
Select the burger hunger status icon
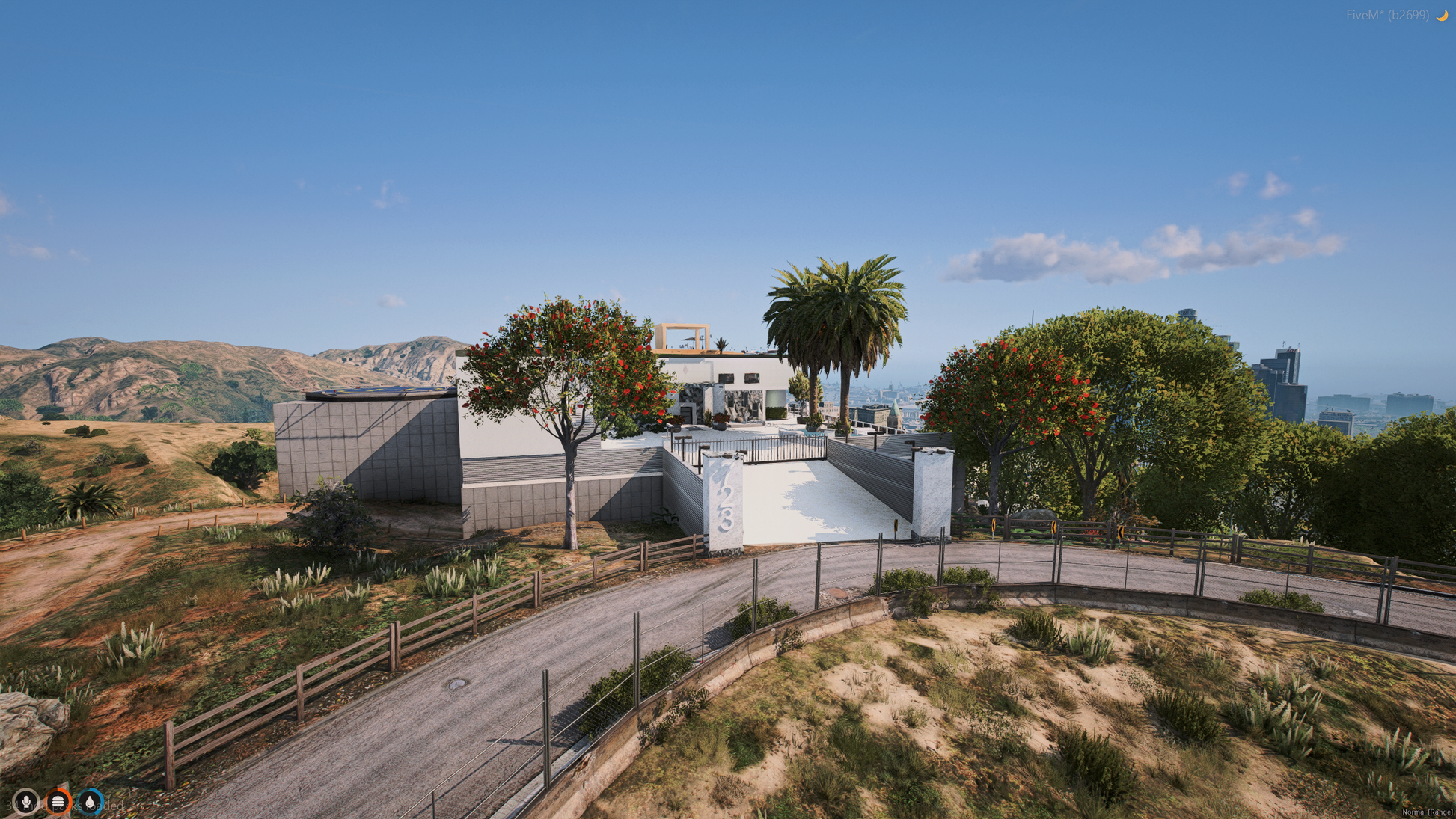pos(58,802)
